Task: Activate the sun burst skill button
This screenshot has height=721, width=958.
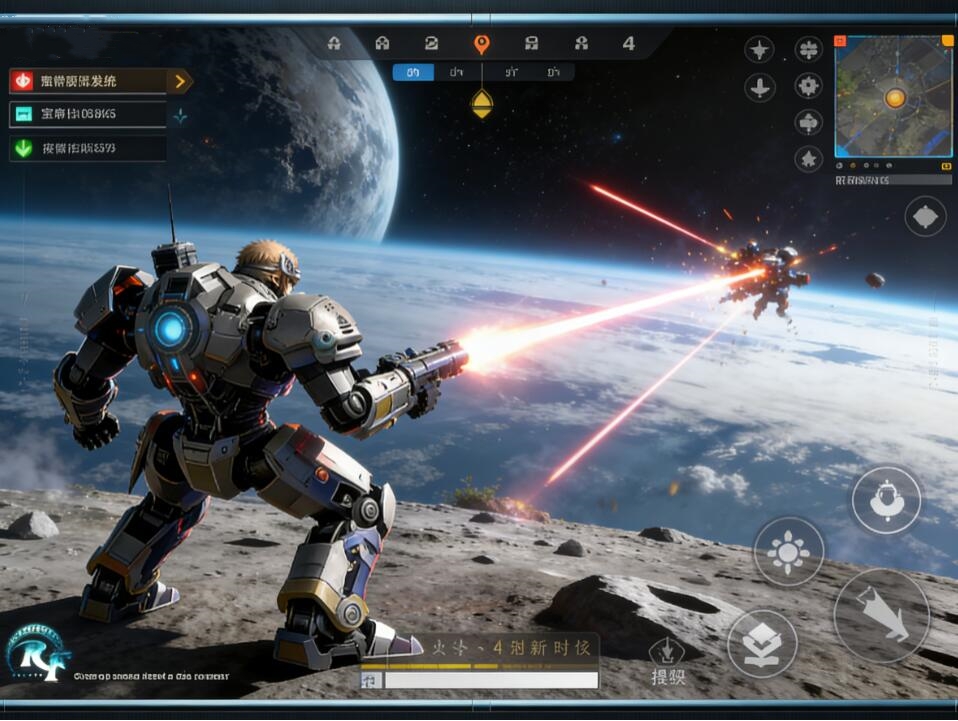Action: [788, 552]
